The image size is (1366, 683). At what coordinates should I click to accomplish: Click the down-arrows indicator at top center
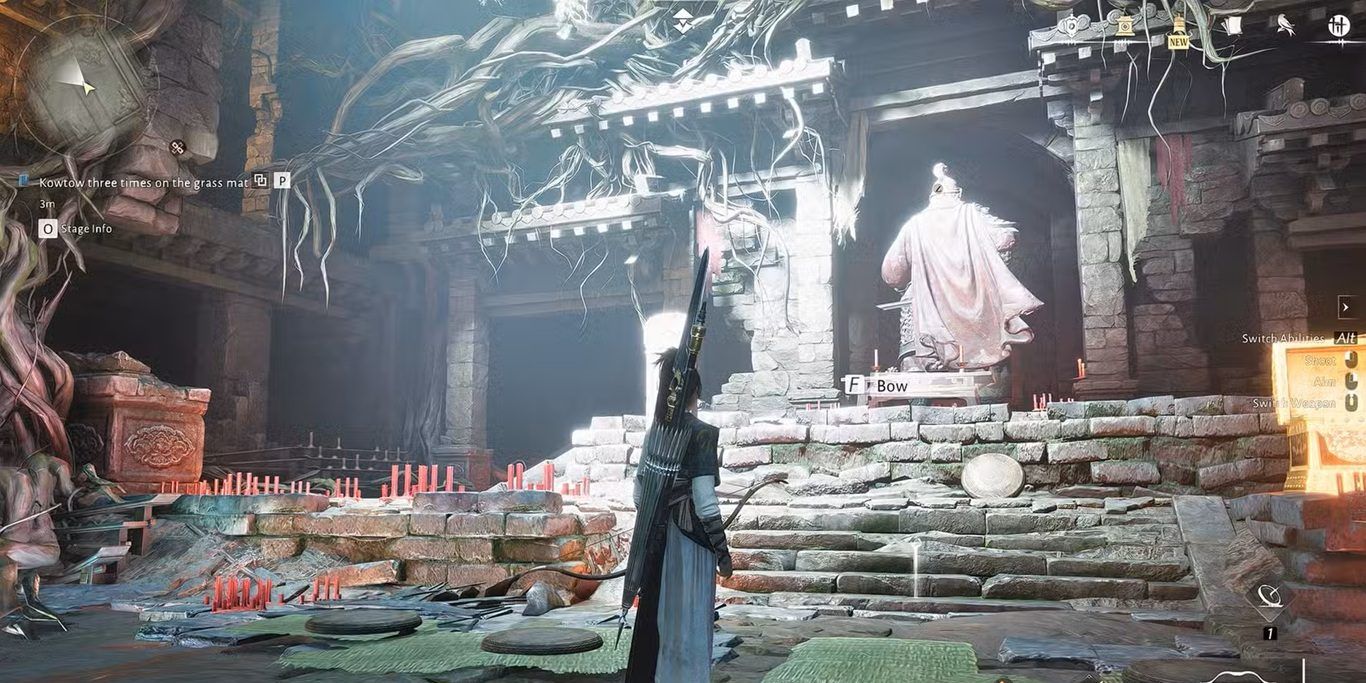coord(682,21)
